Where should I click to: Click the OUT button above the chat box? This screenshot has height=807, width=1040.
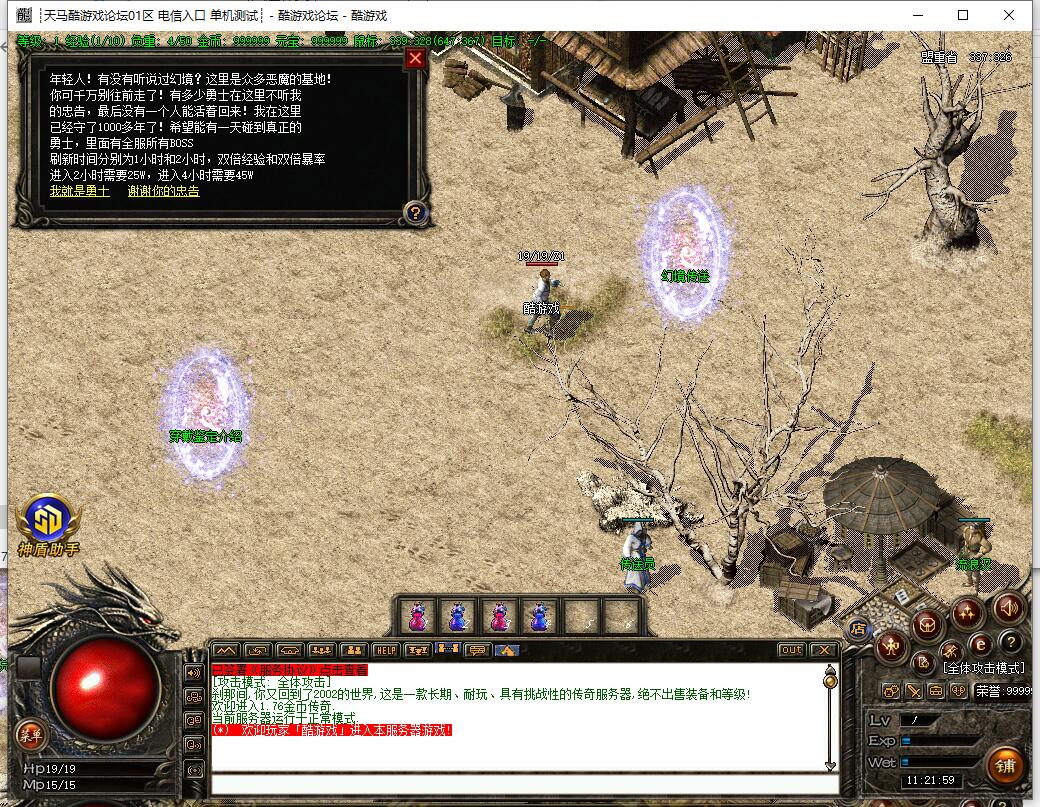(x=791, y=650)
